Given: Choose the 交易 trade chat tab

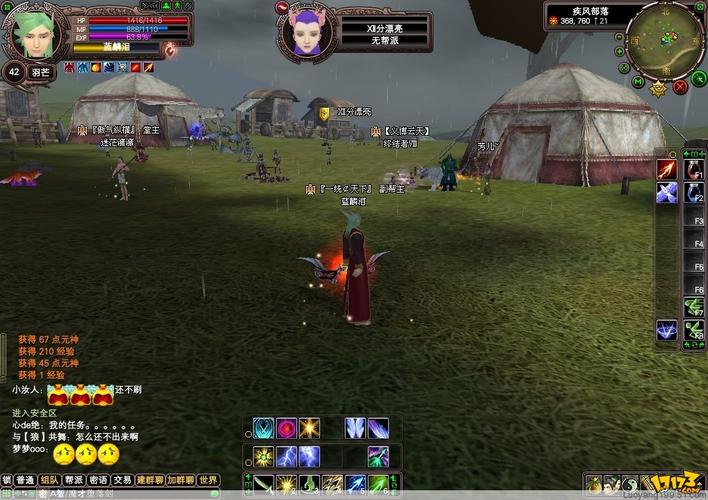Looking at the screenshot, I should coord(122,480).
